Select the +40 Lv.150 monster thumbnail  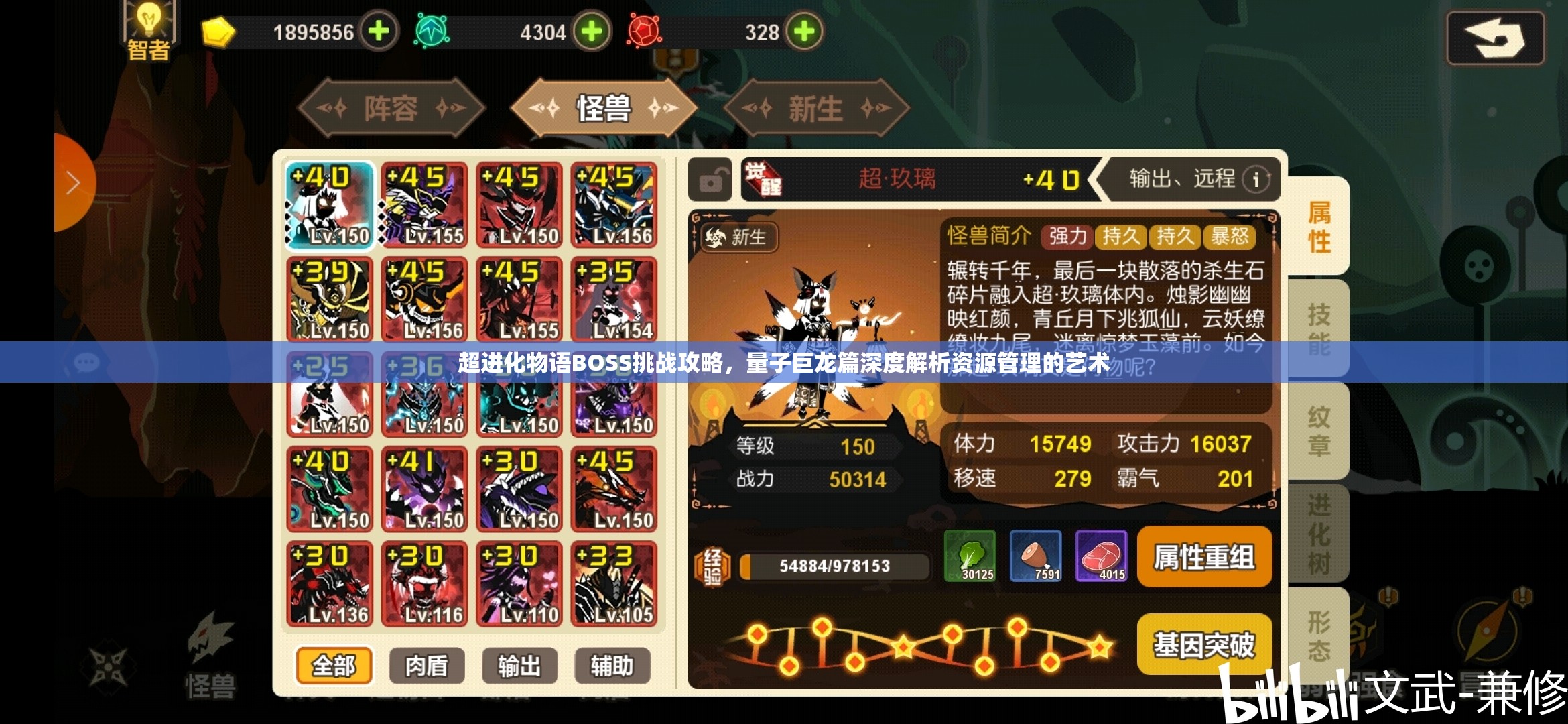329,204
